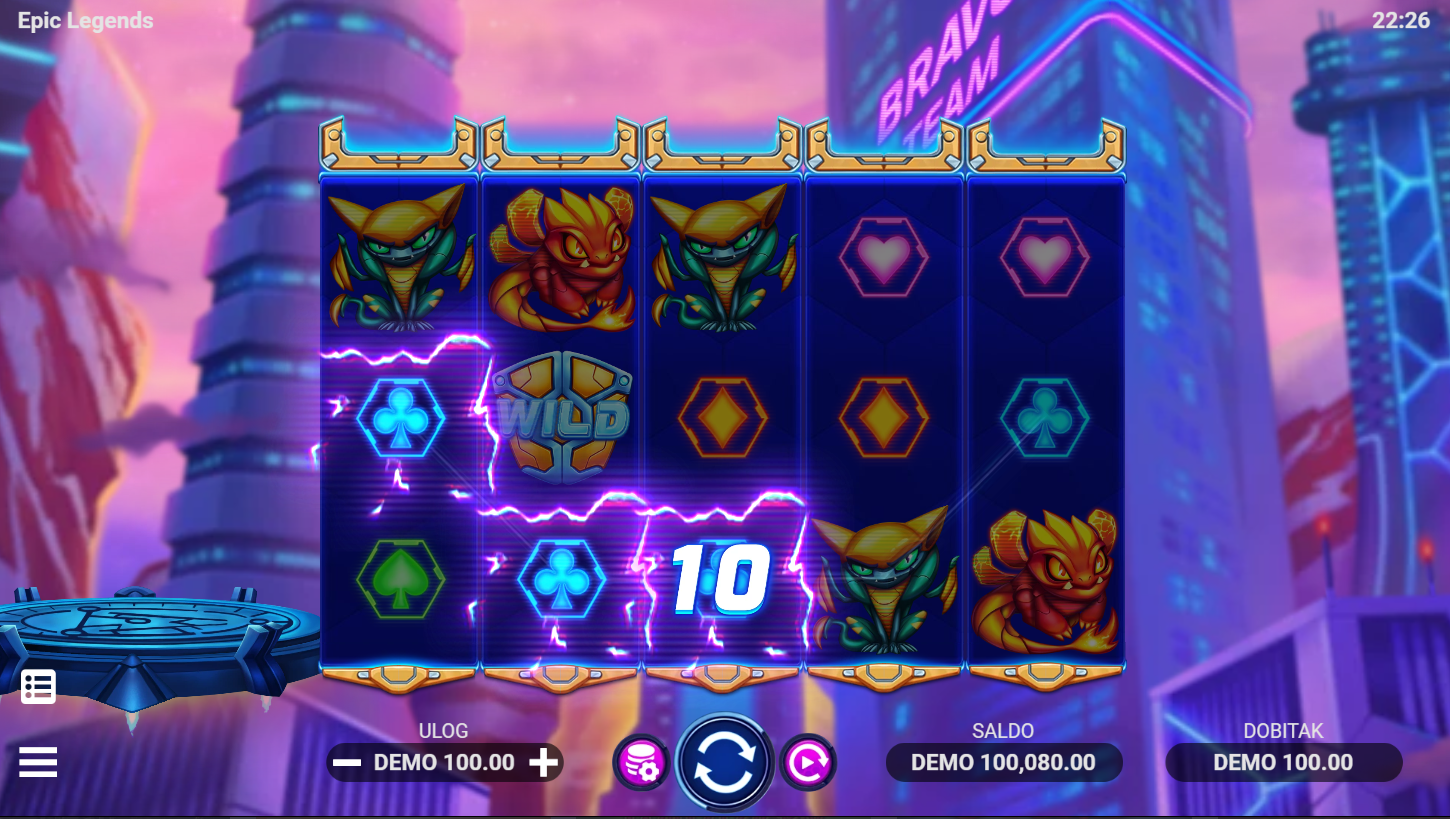Open bet settings via the coin stack icon

[640, 763]
